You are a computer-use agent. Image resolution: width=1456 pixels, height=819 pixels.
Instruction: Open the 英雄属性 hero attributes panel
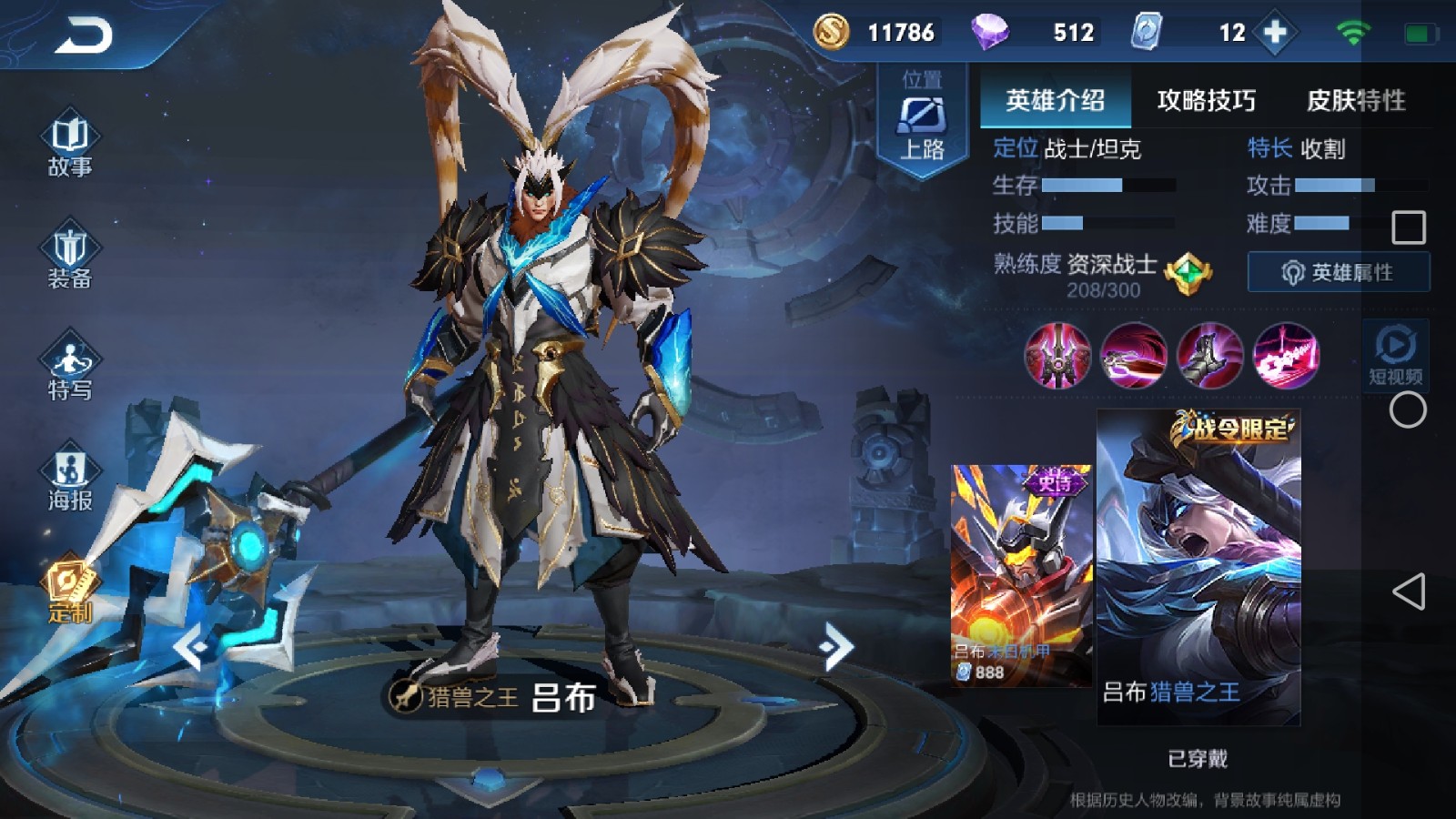[1338, 272]
